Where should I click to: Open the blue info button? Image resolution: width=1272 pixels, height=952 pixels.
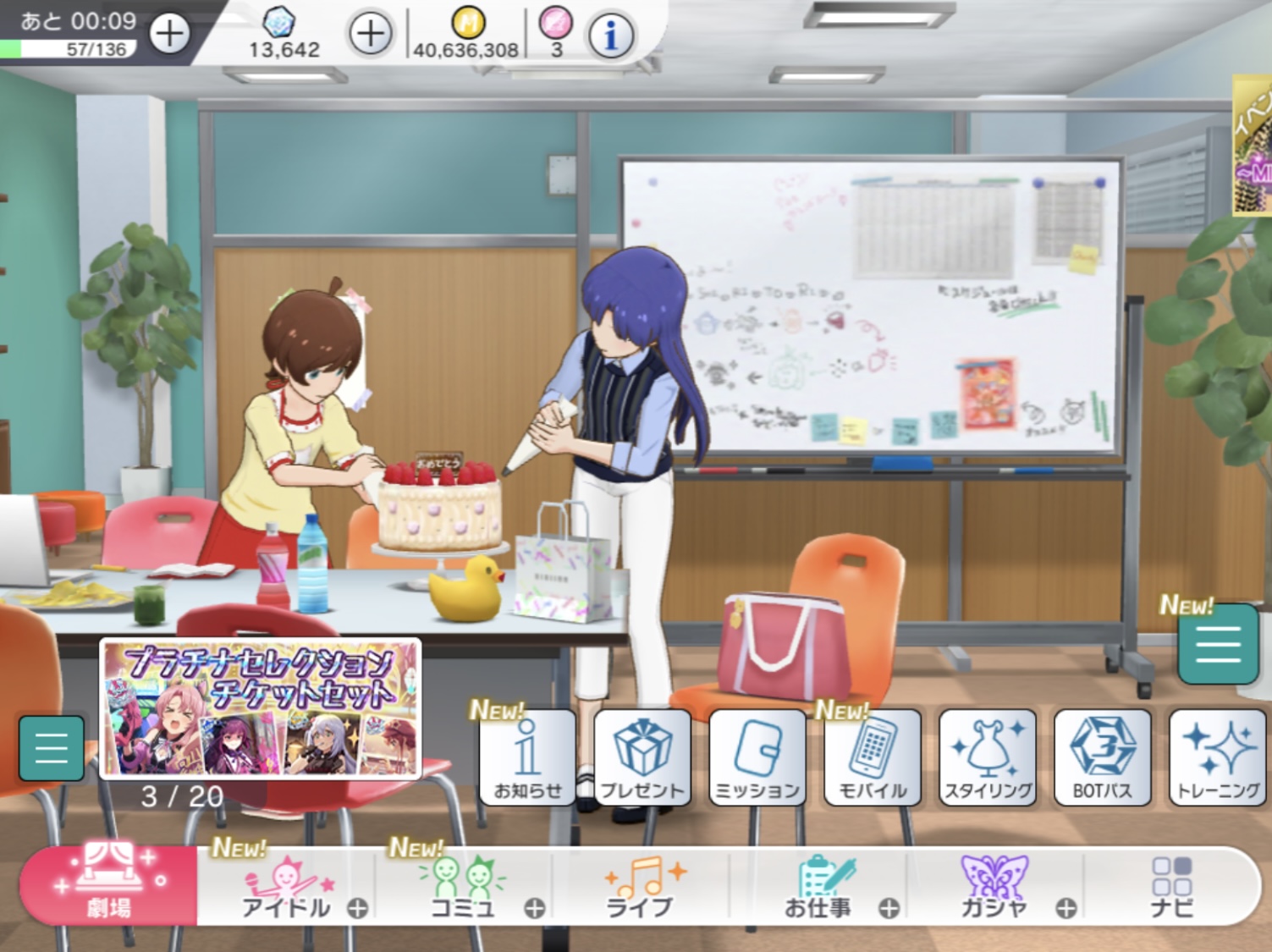tap(610, 35)
